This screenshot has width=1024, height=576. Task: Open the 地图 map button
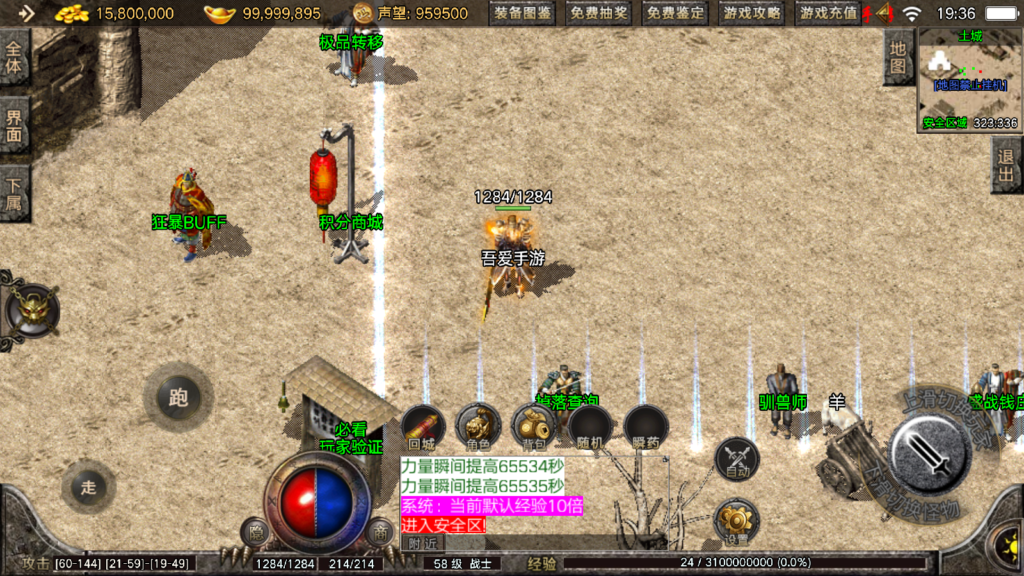point(898,57)
